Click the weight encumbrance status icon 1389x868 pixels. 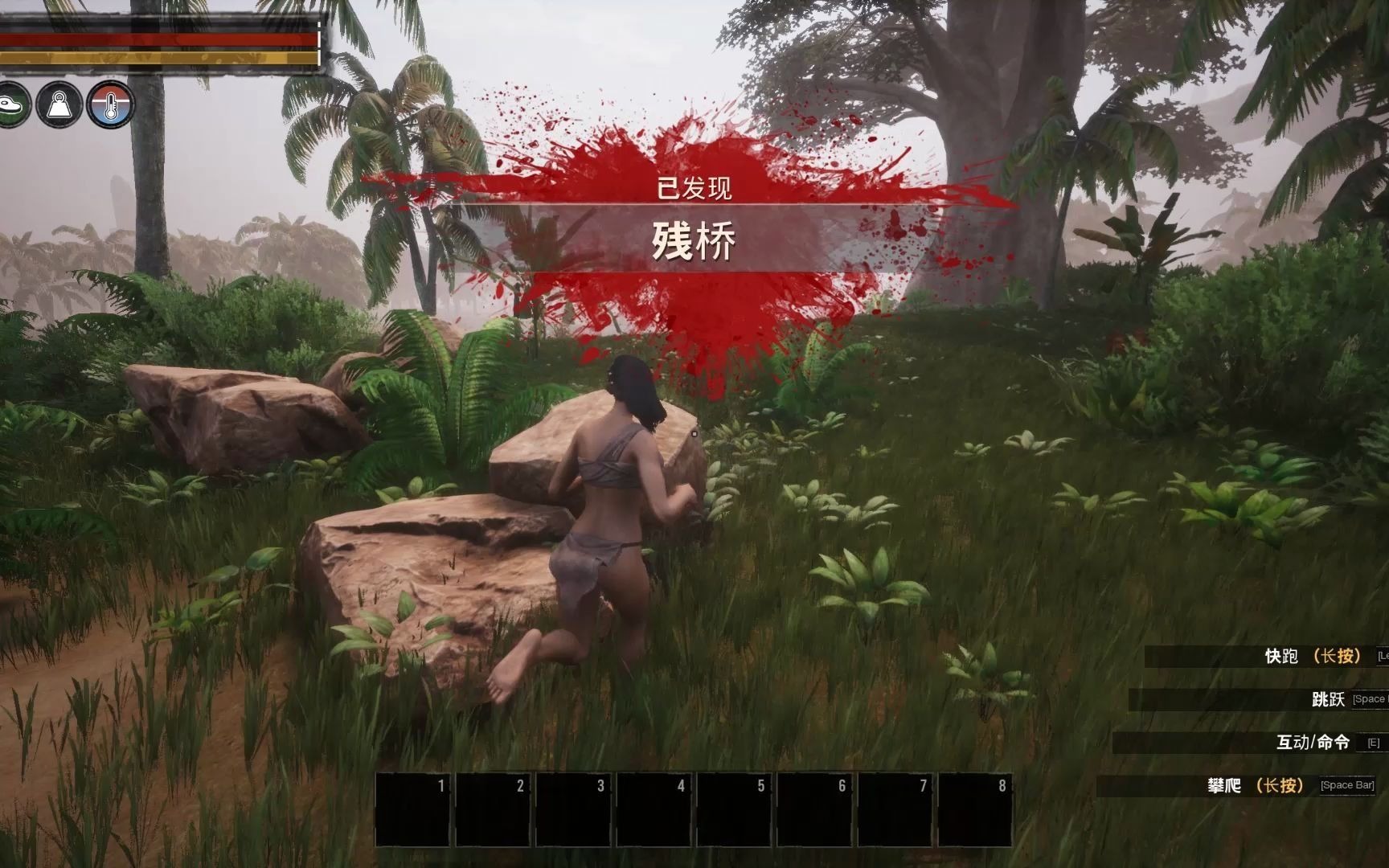pyautogui.click(x=59, y=104)
